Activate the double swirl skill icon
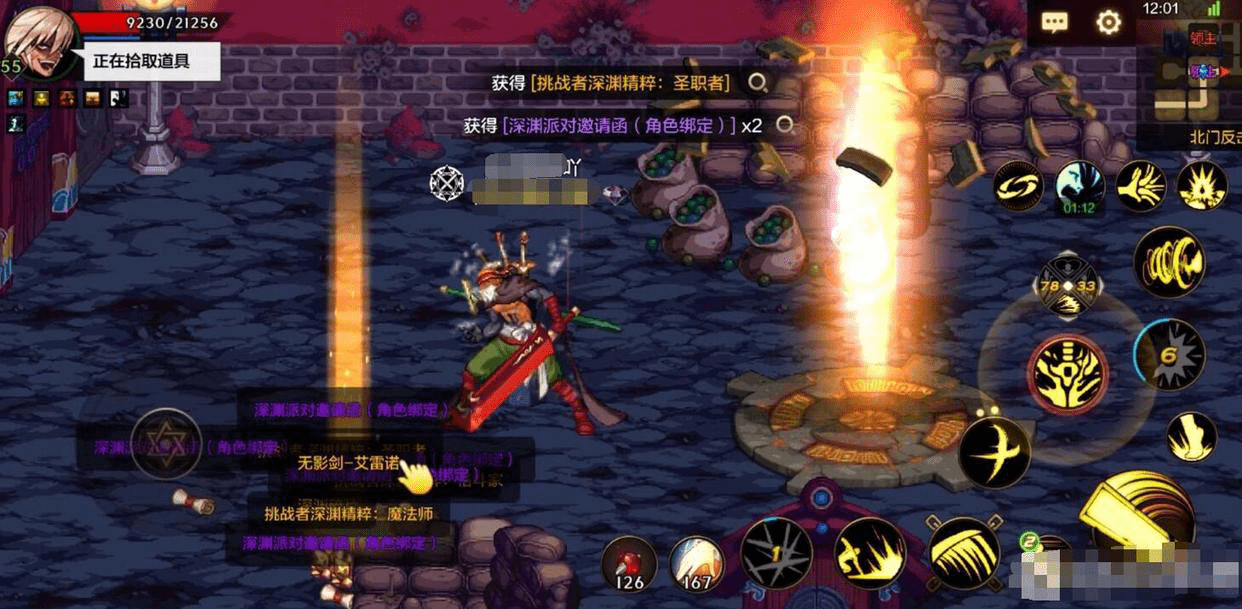The image size is (1242, 609). coord(1018,186)
